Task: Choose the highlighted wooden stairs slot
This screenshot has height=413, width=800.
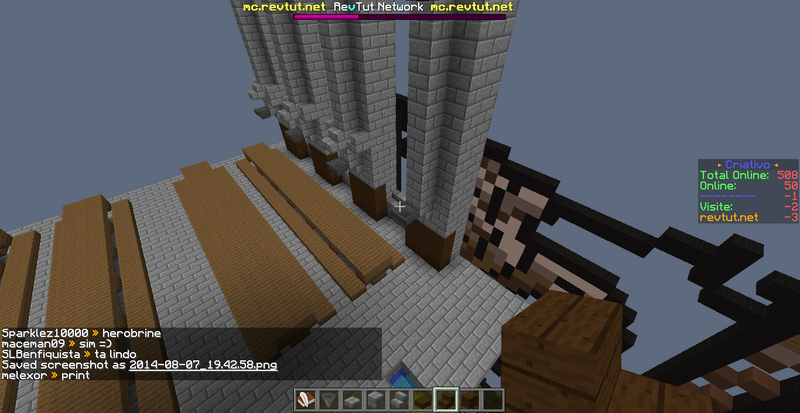Action: pos(445,400)
